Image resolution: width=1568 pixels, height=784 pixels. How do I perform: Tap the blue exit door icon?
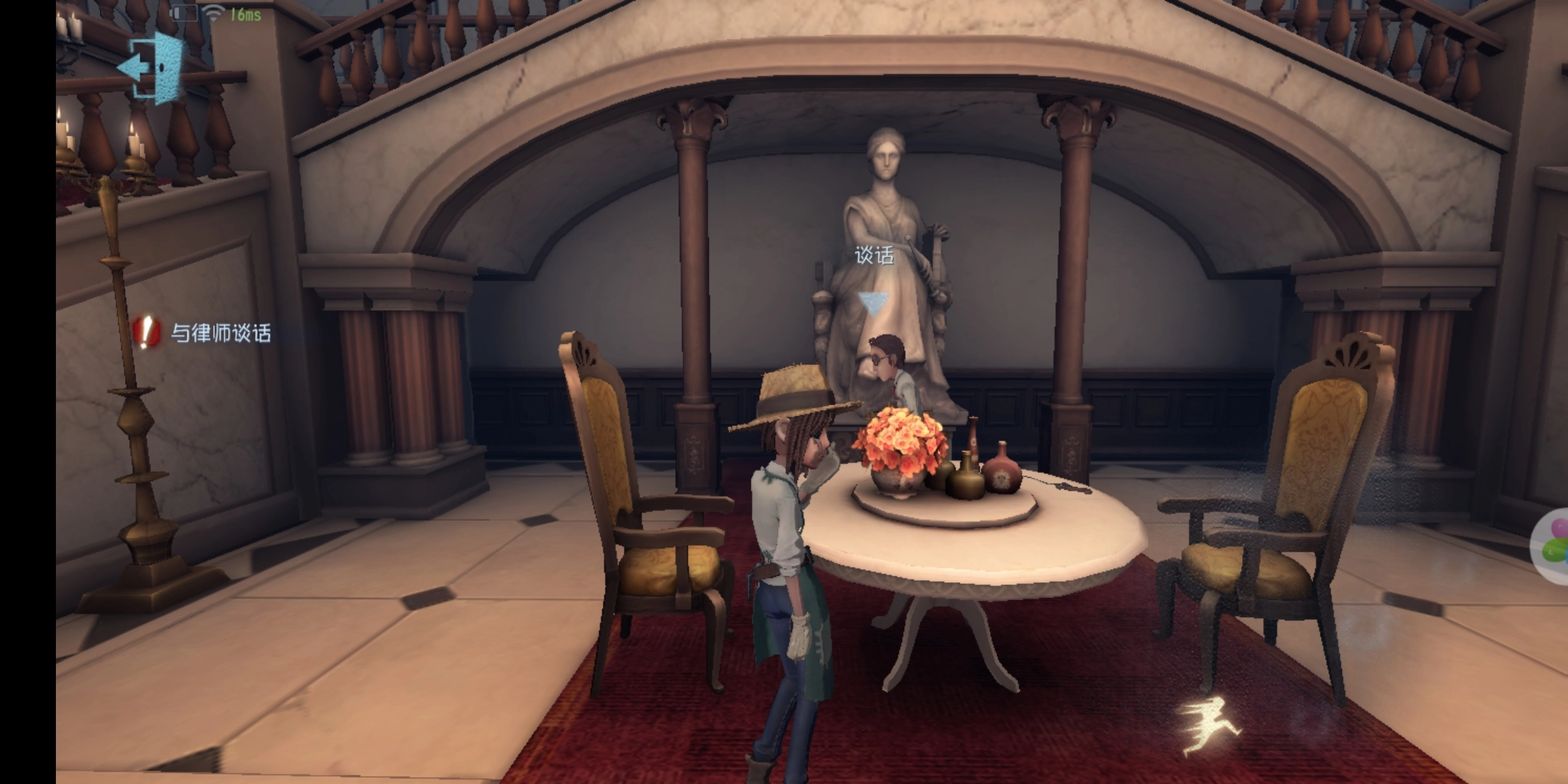pyautogui.click(x=153, y=67)
